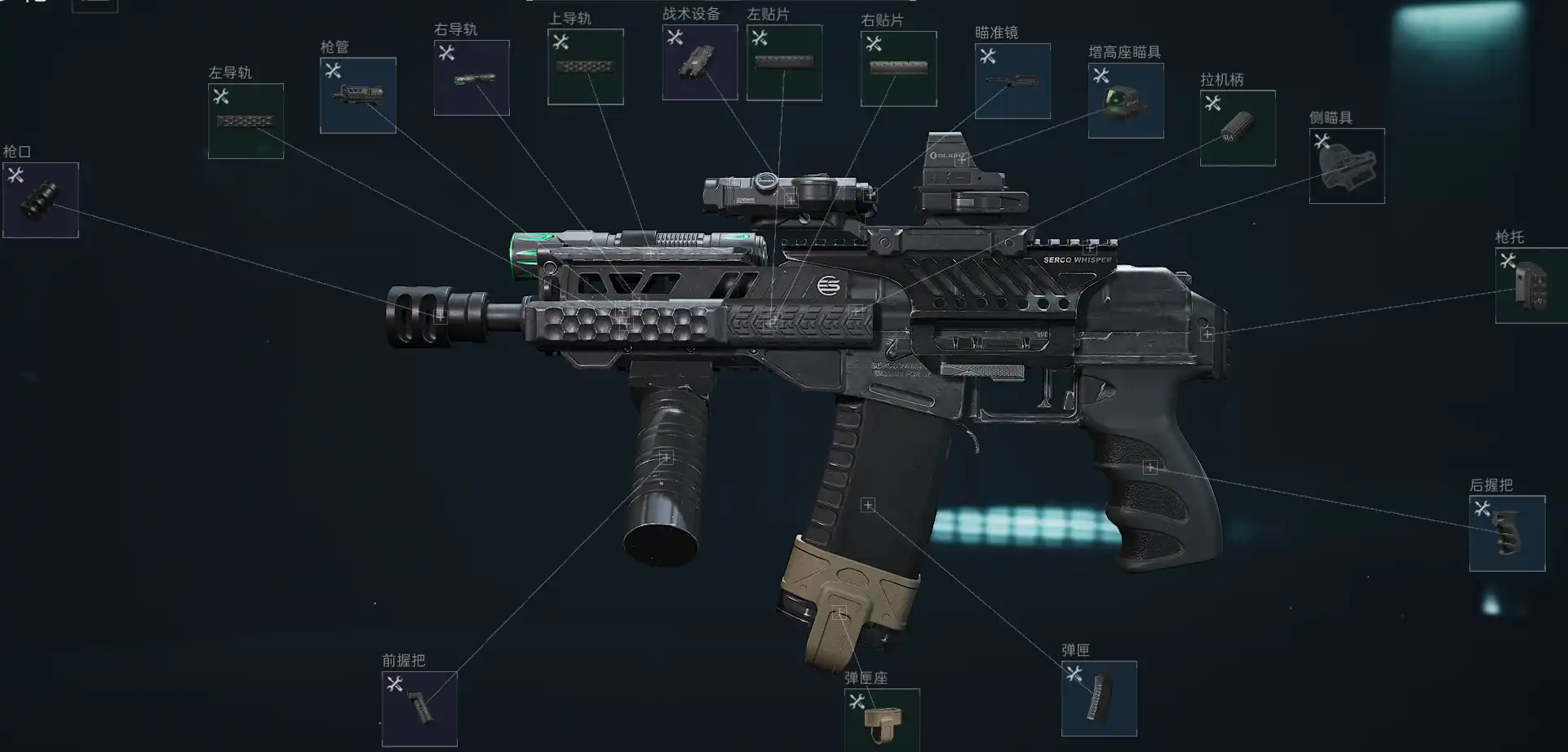Choose the 弹匣 magazine slot

coord(1099,698)
